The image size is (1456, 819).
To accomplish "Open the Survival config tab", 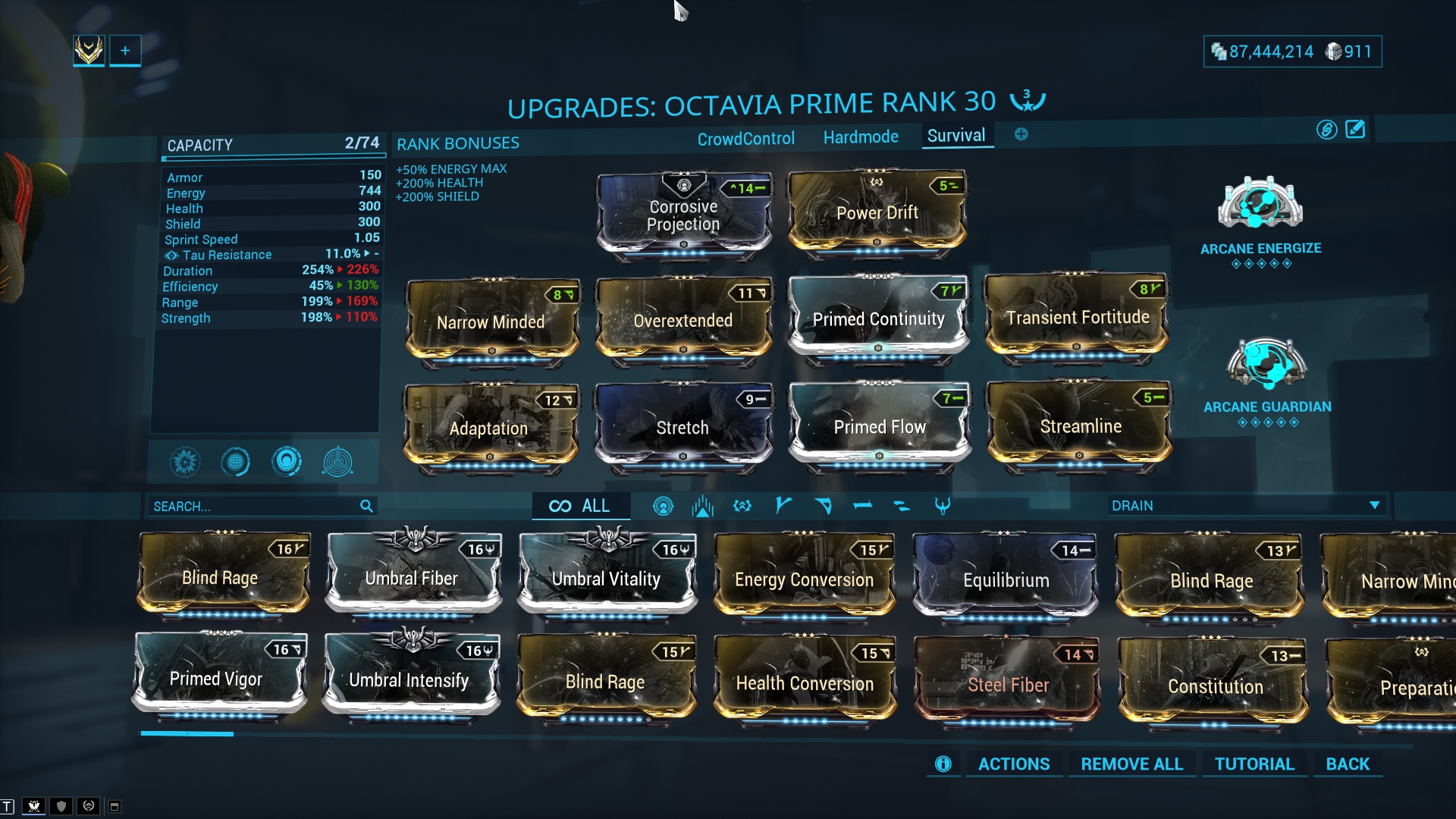I will pos(956,136).
